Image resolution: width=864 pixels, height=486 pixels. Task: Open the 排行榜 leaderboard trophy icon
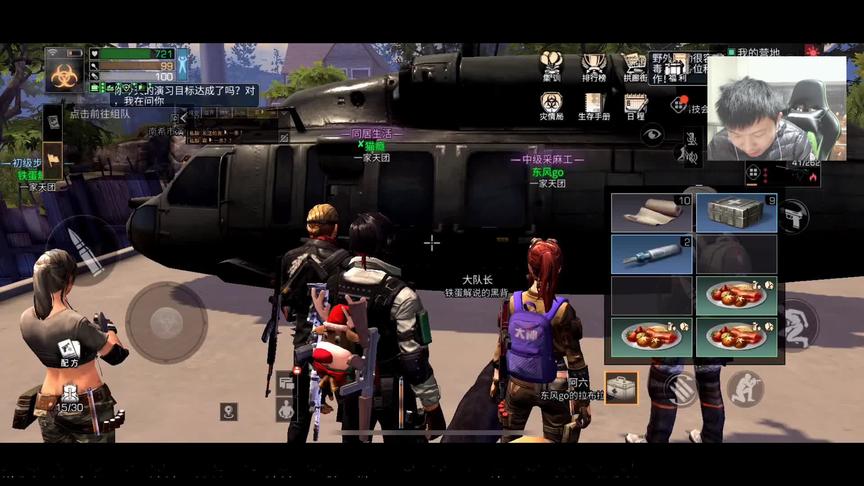593,65
